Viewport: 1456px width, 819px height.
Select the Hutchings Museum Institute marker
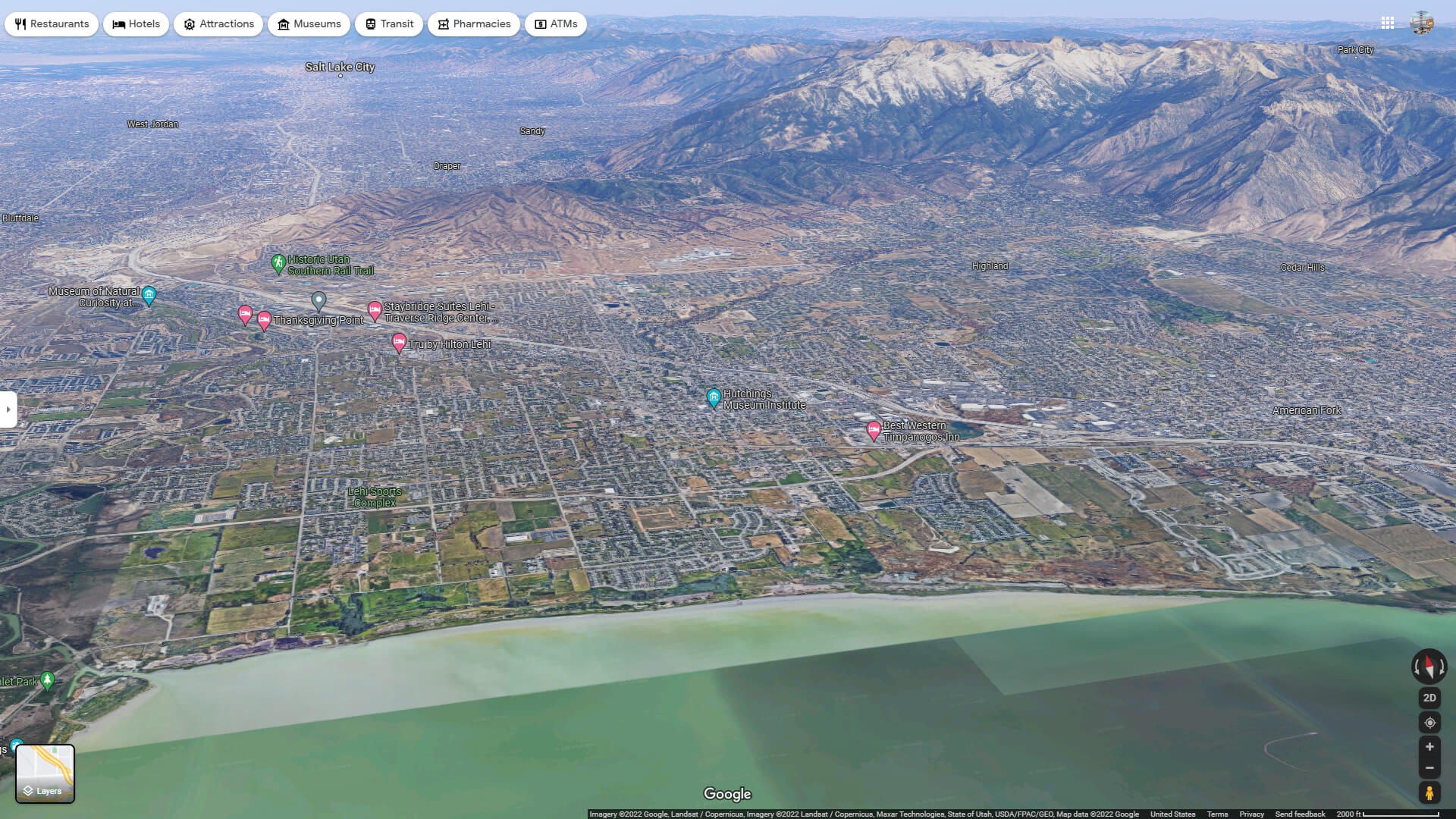tap(714, 397)
